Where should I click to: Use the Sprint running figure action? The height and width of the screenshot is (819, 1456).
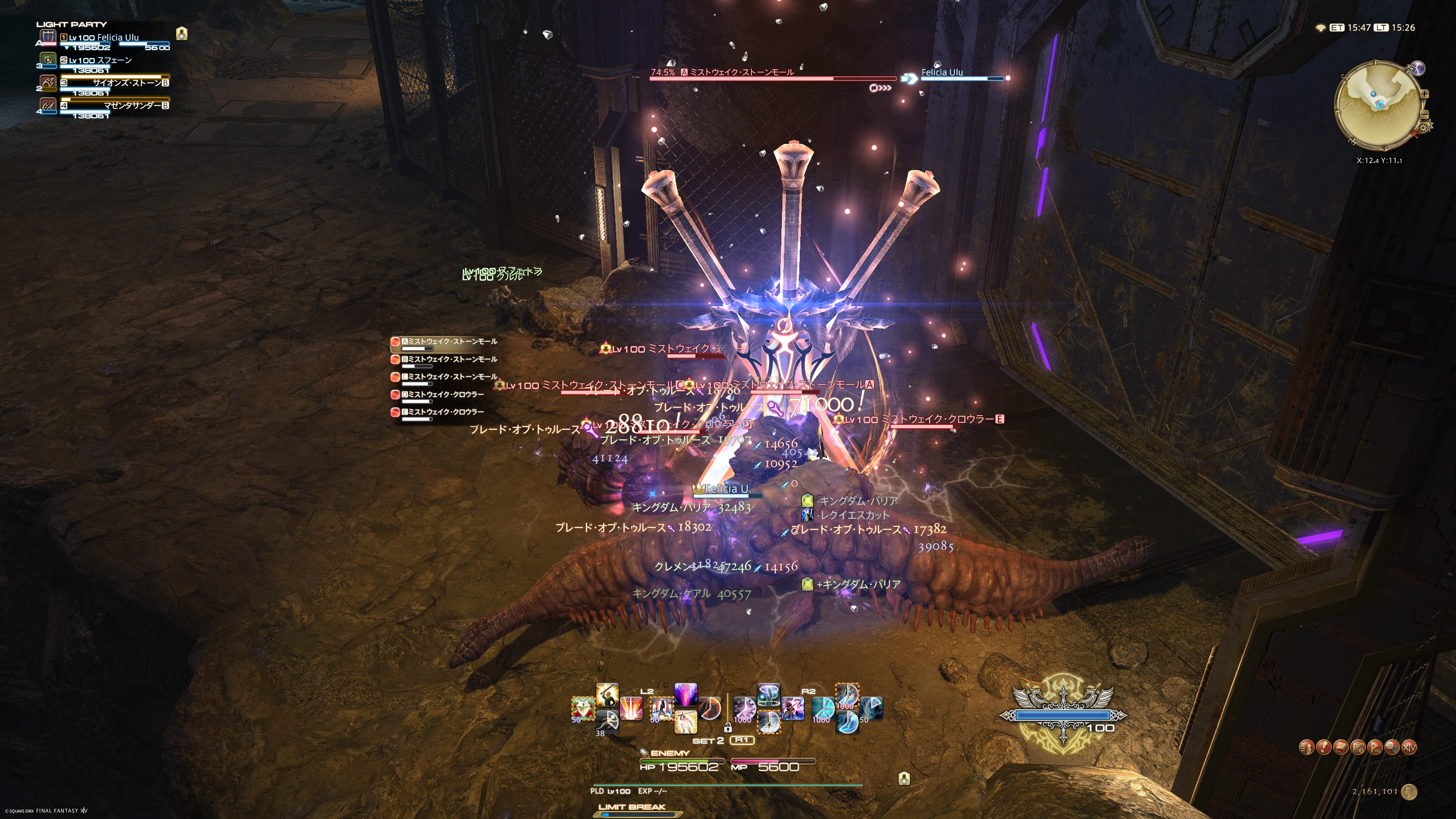[x=607, y=721]
